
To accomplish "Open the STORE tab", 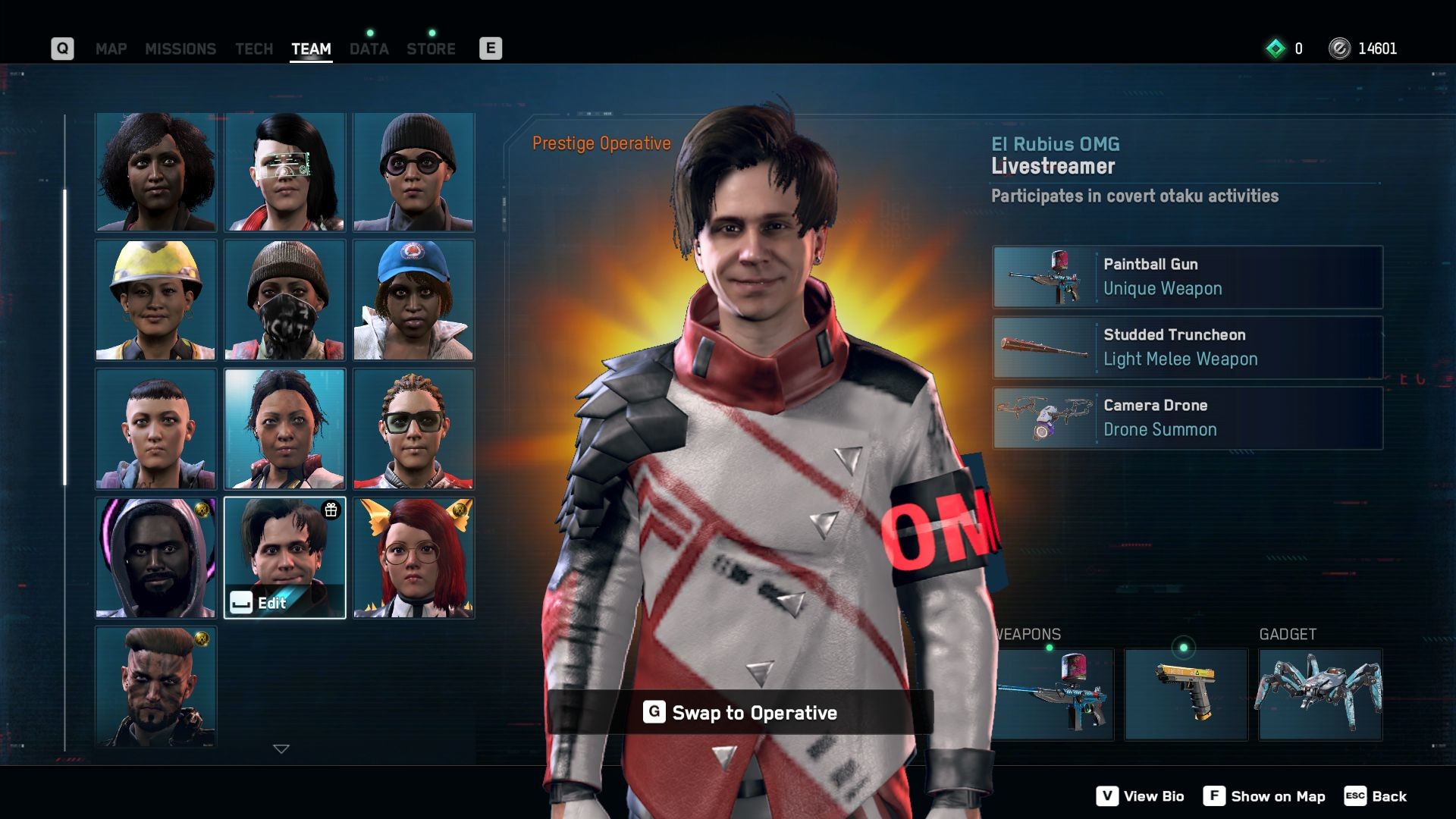I will (431, 49).
